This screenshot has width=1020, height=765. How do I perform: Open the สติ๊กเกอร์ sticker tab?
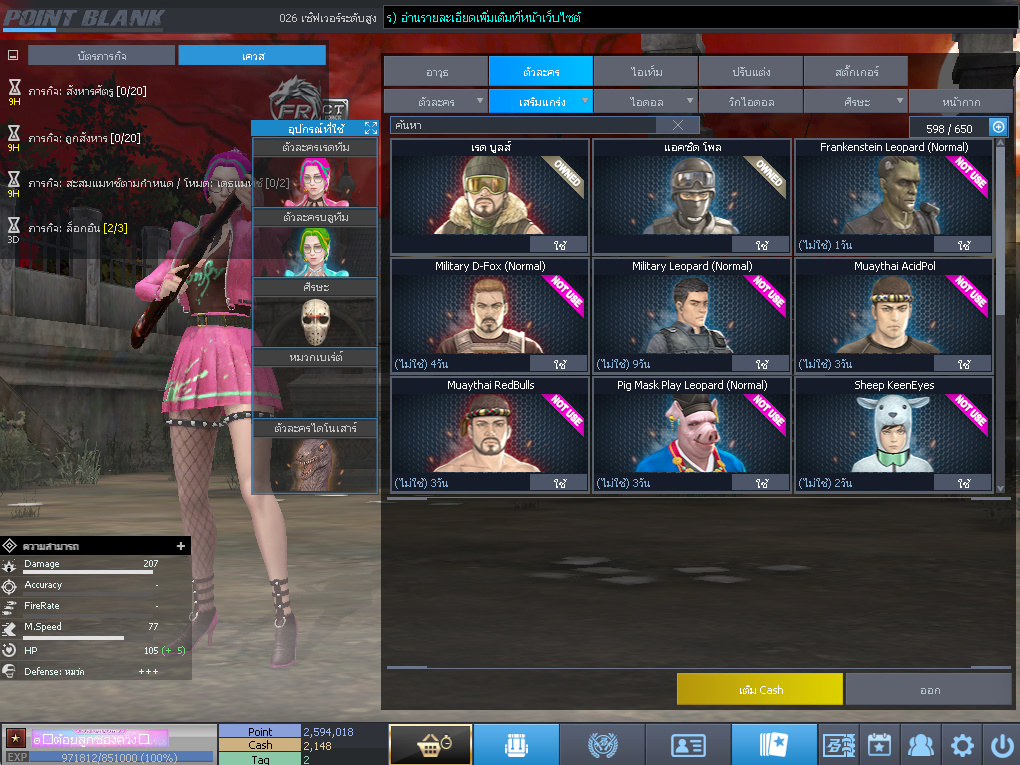coord(854,72)
